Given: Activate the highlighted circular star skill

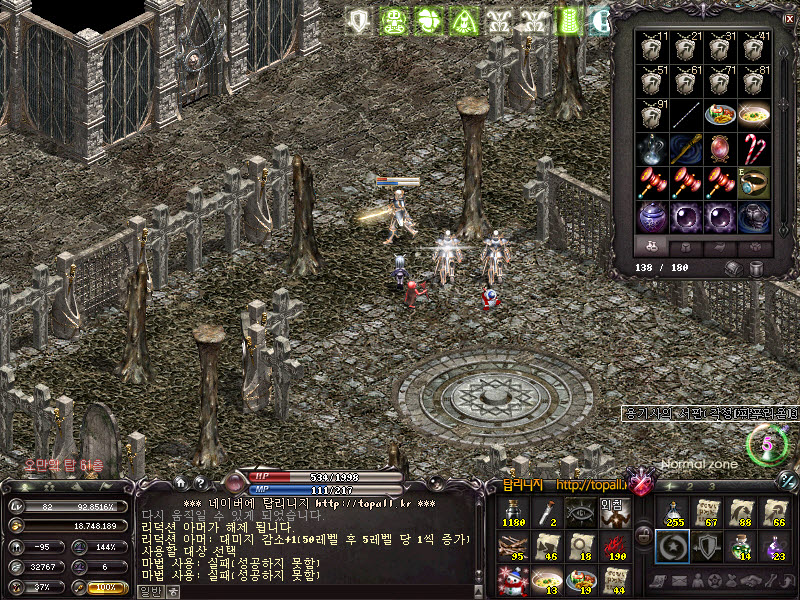Looking at the screenshot, I should coord(671,546).
